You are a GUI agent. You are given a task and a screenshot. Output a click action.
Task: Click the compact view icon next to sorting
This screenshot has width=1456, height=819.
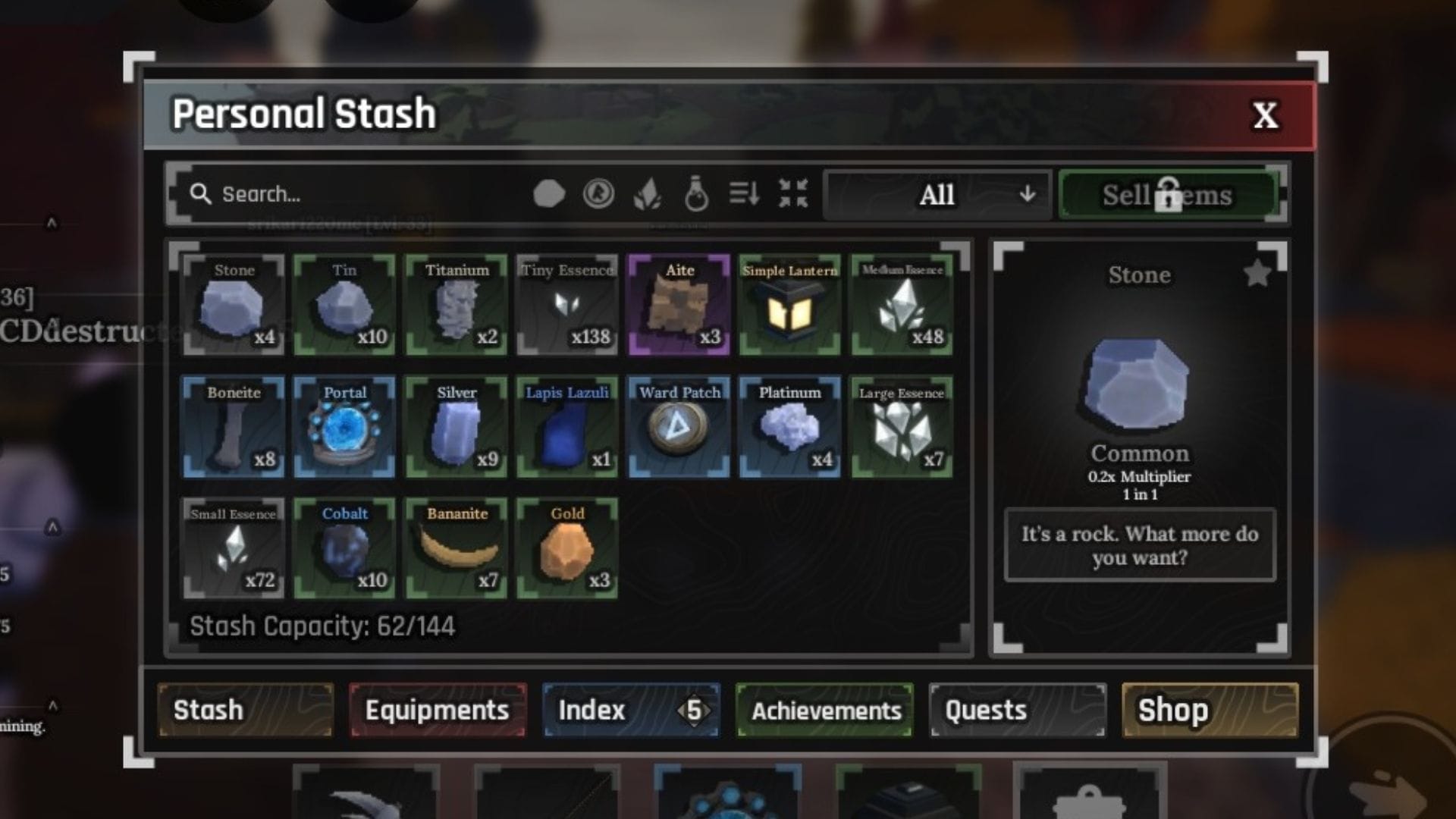(791, 195)
